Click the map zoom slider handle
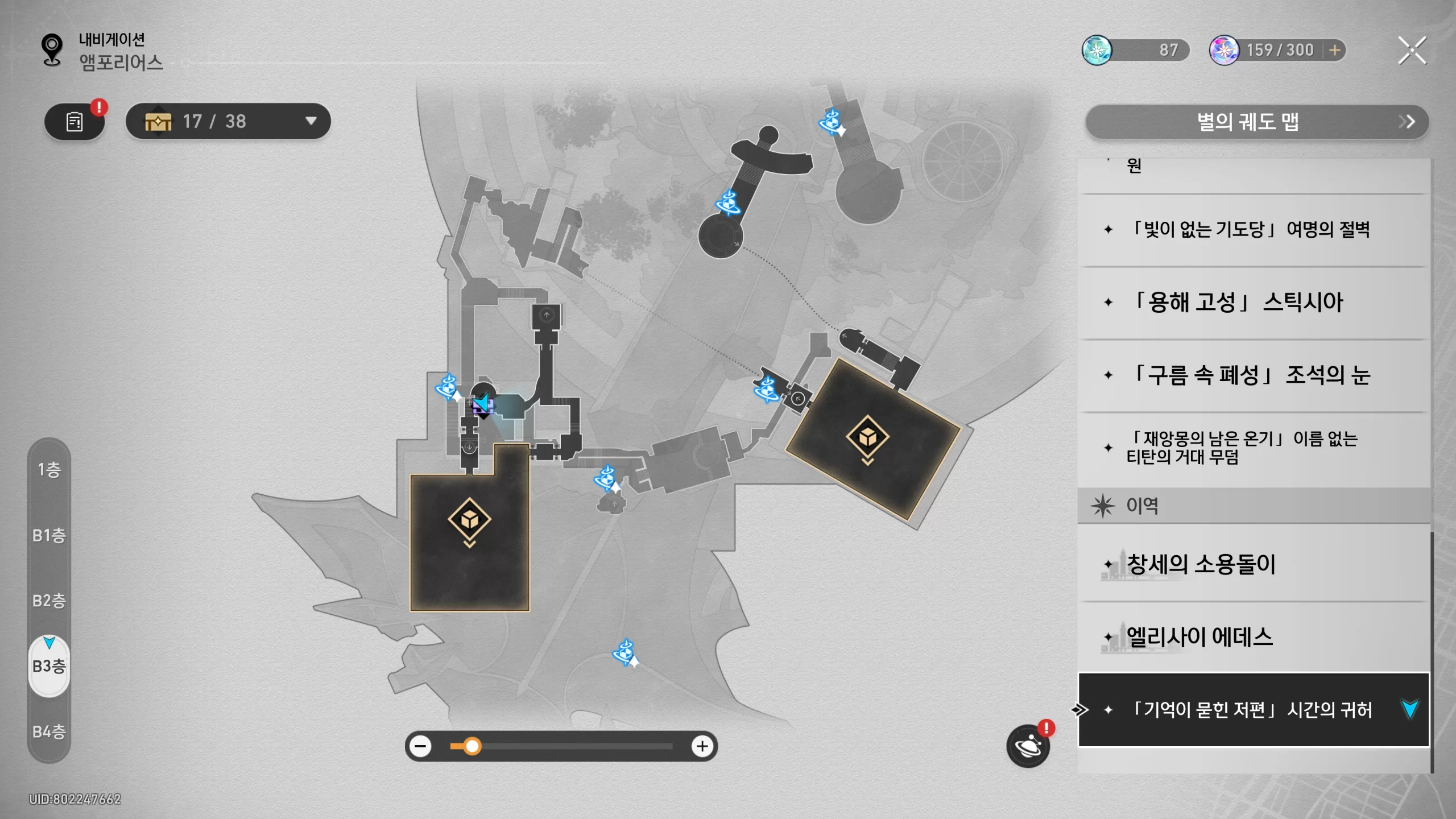Image resolution: width=1456 pixels, height=819 pixels. tap(471, 746)
